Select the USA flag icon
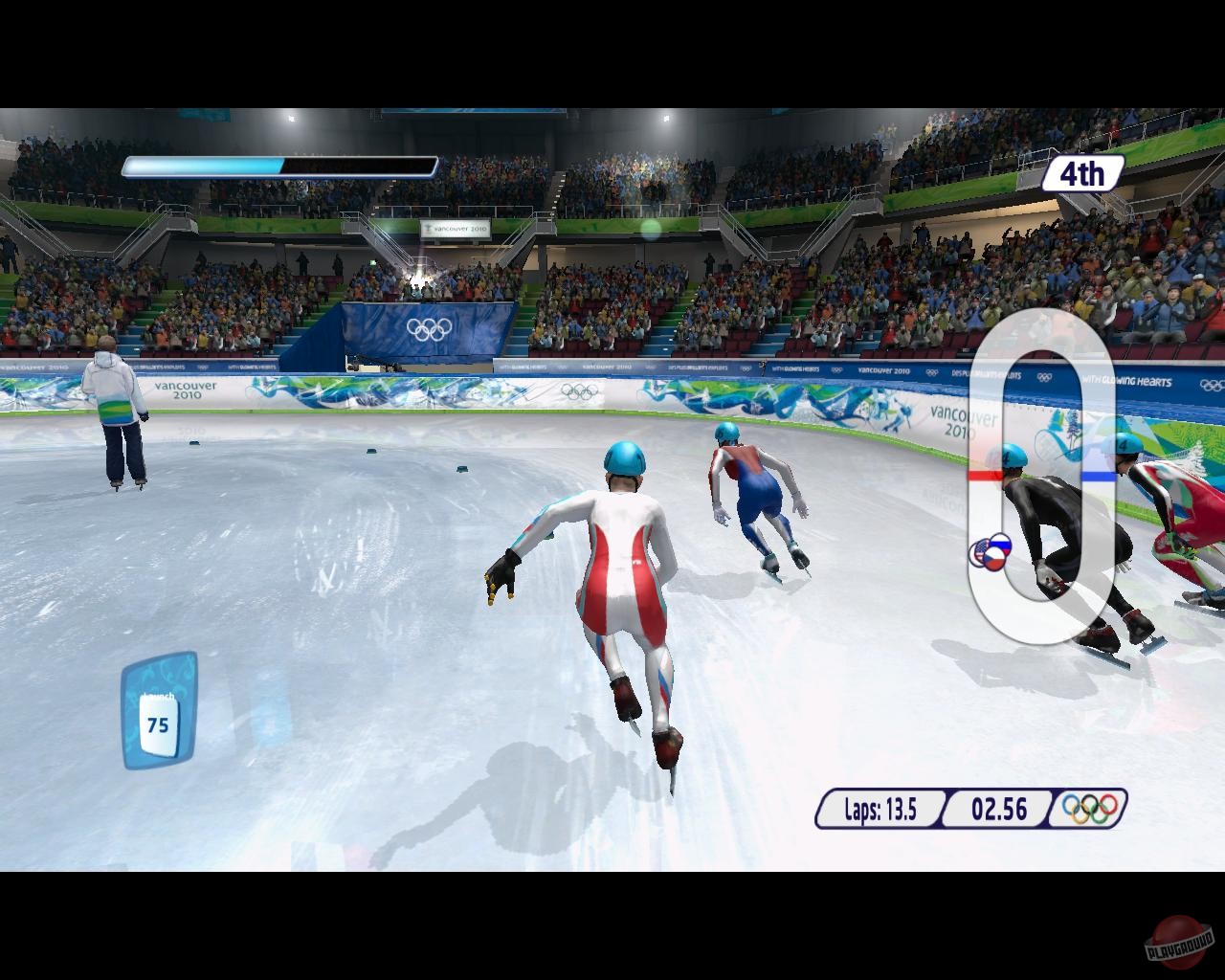The height and width of the screenshot is (980, 1225). pos(981,549)
